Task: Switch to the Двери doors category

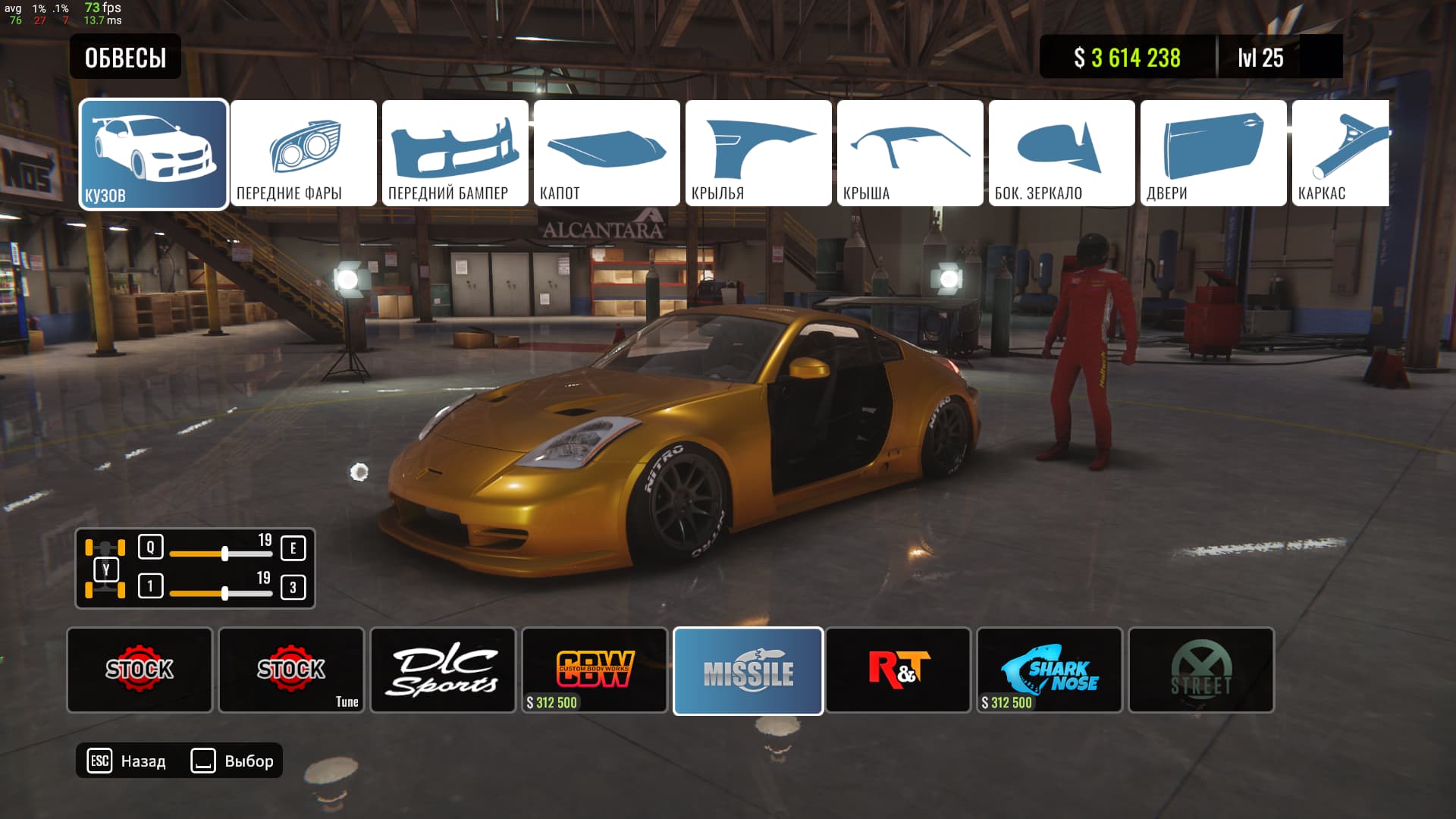Action: (1213, 153)
